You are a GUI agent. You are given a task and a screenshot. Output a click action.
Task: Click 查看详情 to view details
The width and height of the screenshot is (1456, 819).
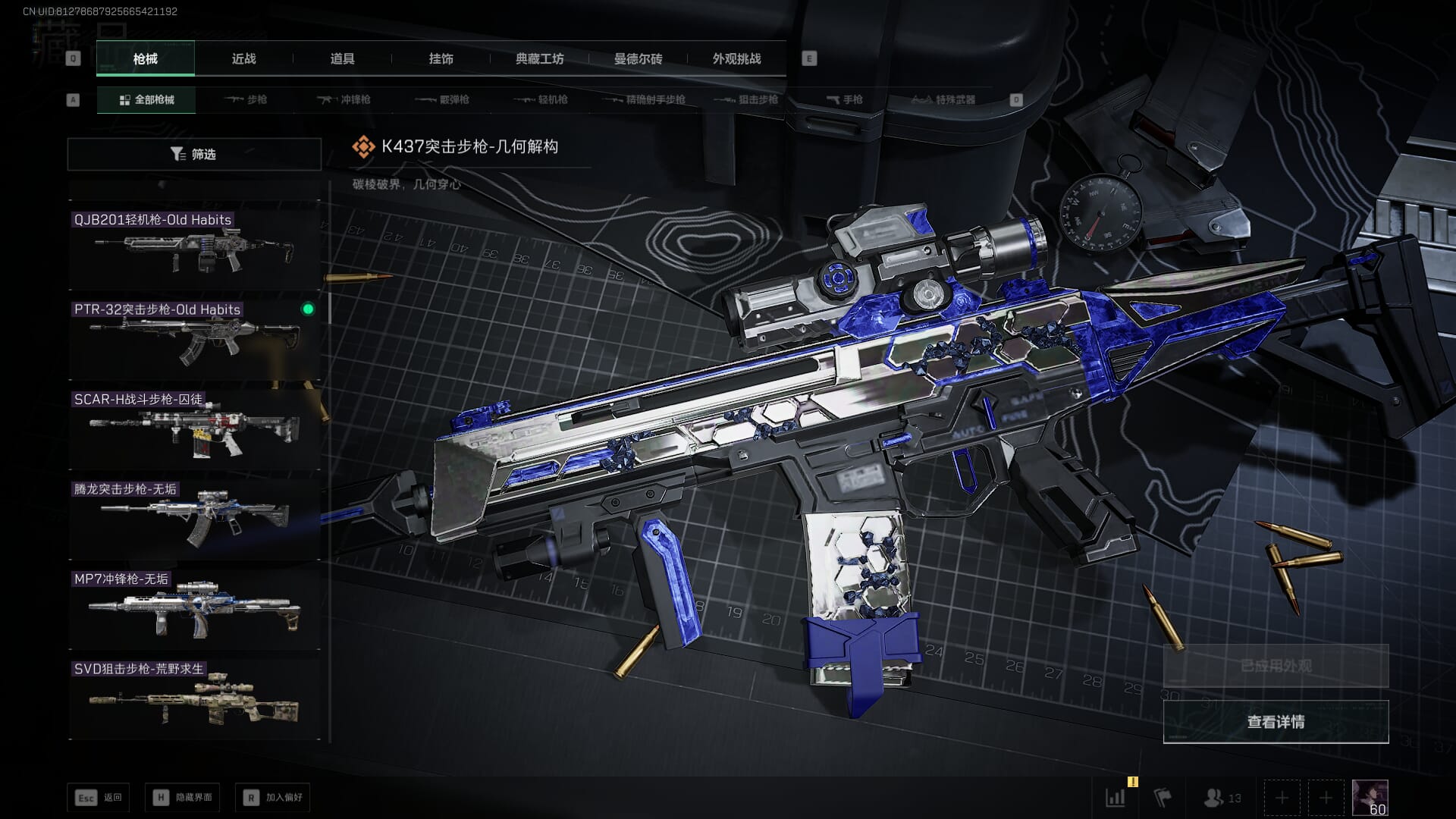1276,722
